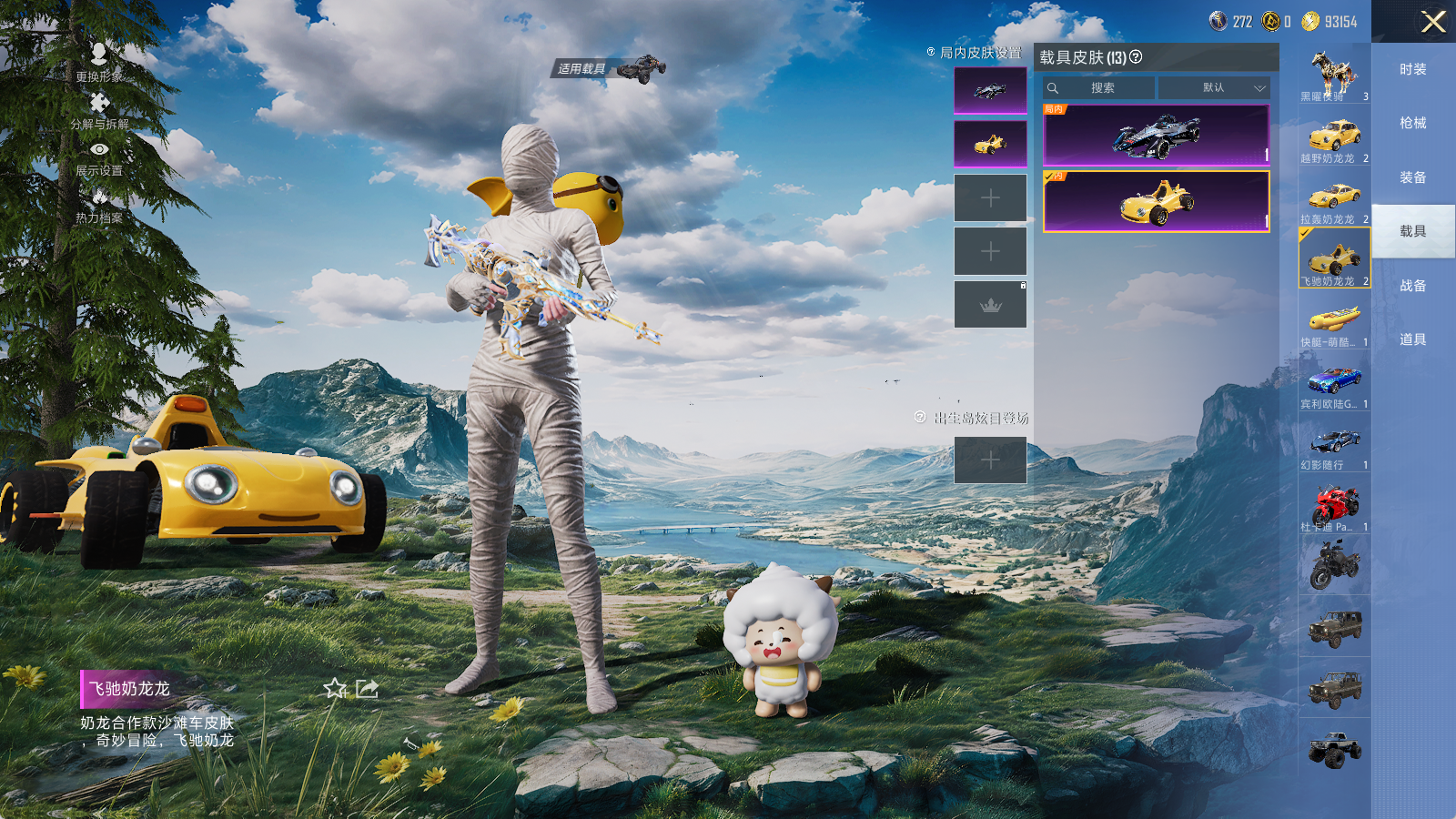Select the 越野奶龙龙 vehicle thumbnail
Screen dimensions: 1456x819
(x=1334, y=138)
